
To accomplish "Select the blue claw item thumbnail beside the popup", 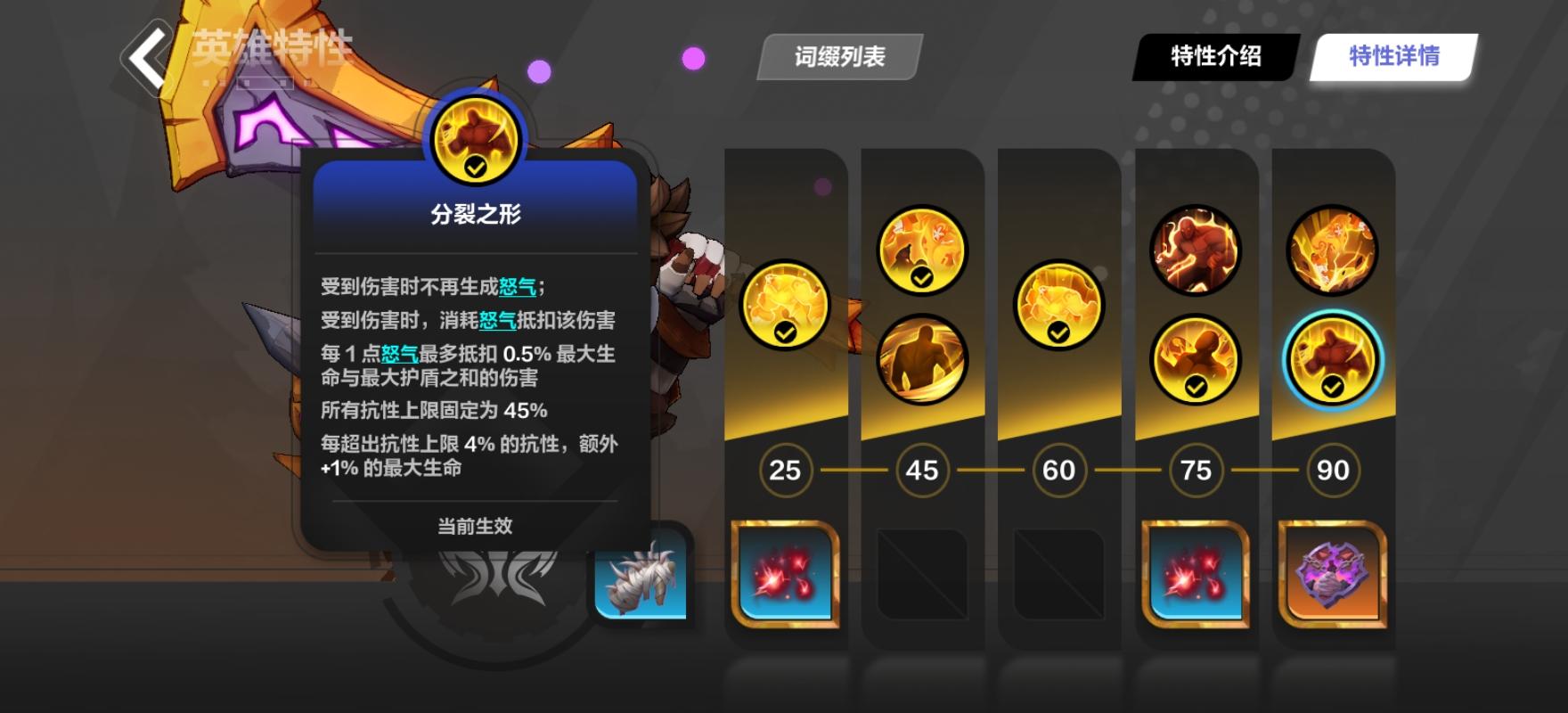I will tap(641, 584).
